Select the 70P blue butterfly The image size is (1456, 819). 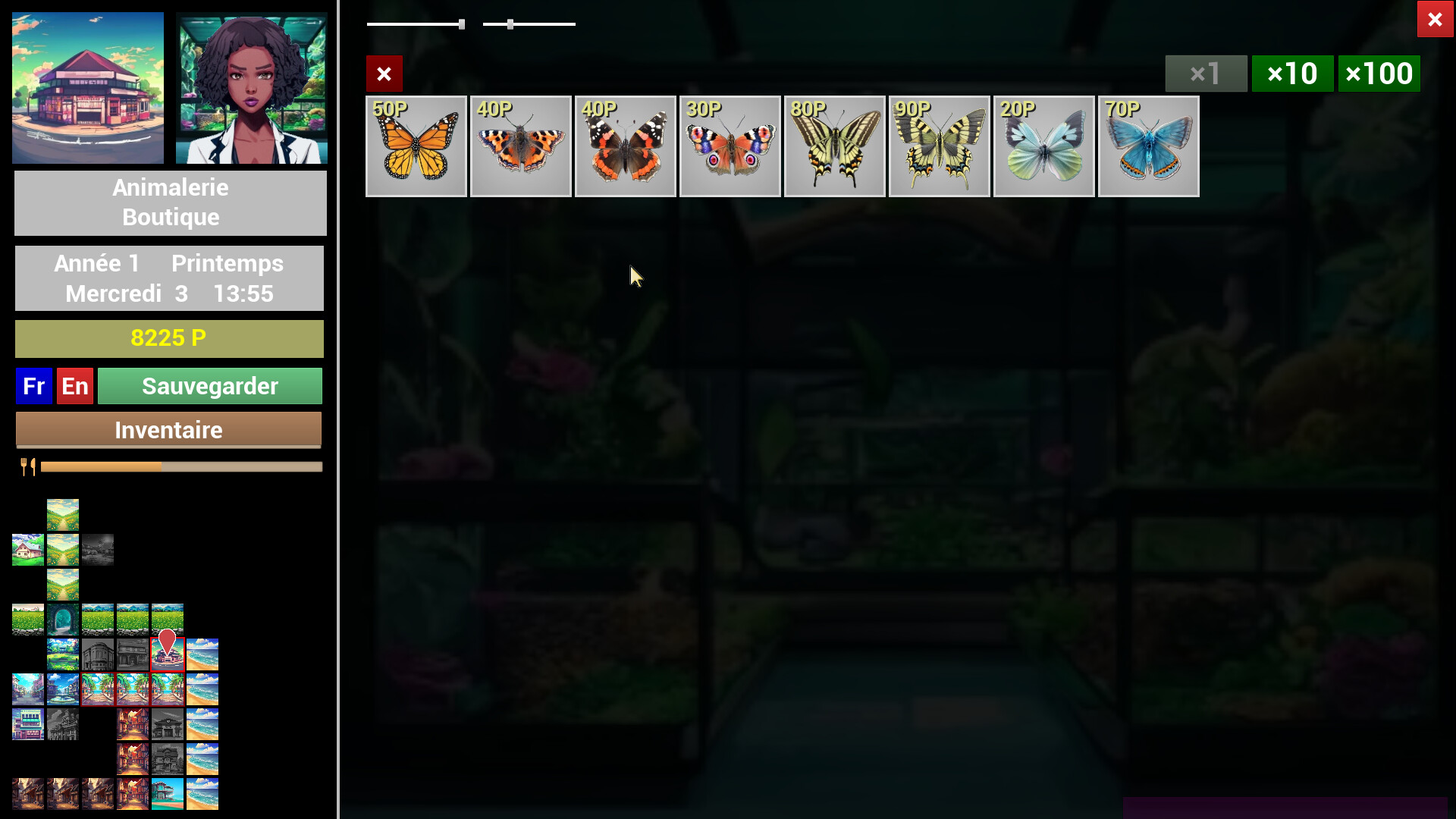click(1148, 146)
